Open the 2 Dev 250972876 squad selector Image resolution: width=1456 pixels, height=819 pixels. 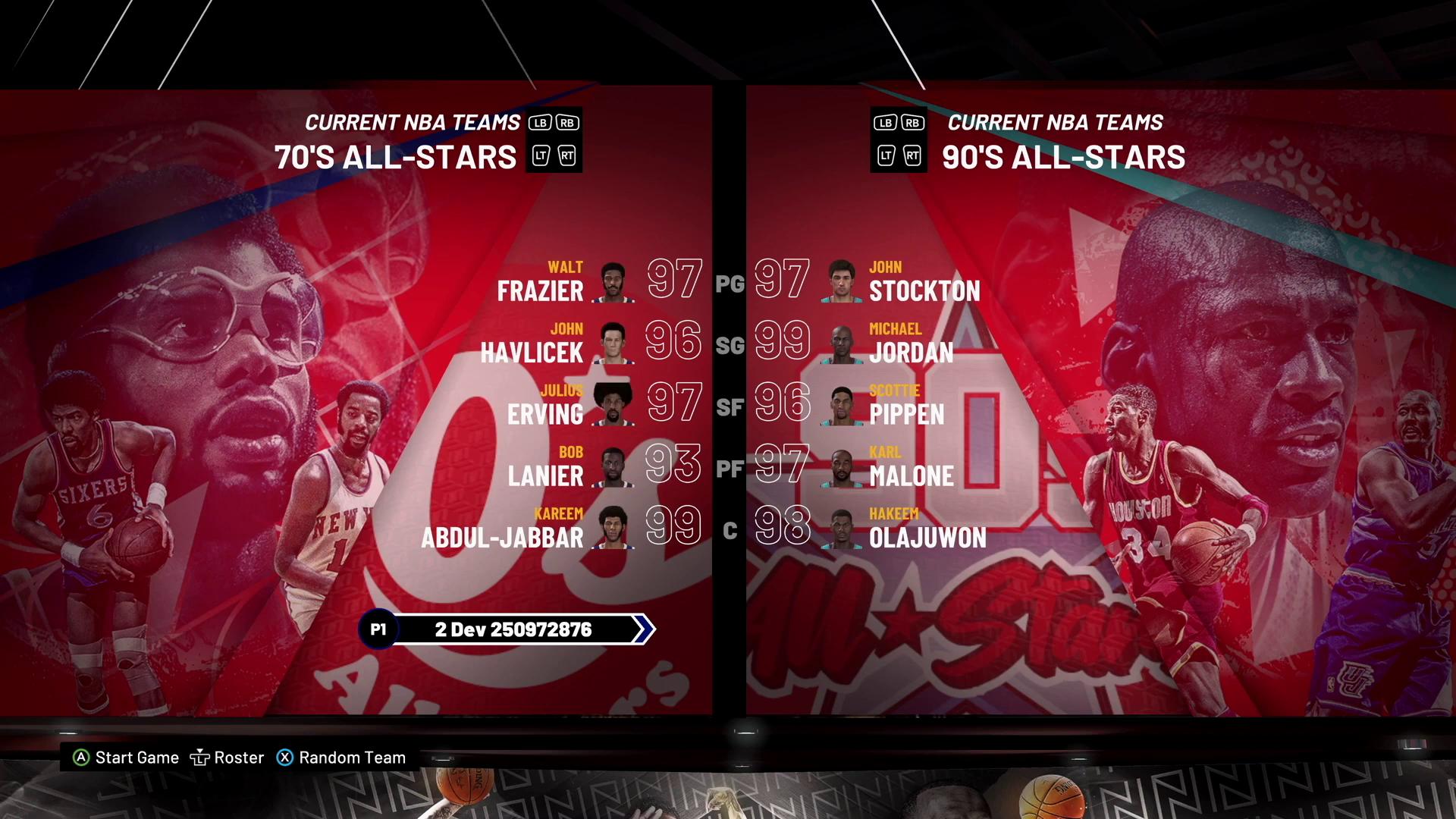pyautogui.click(x=514, y=629)
